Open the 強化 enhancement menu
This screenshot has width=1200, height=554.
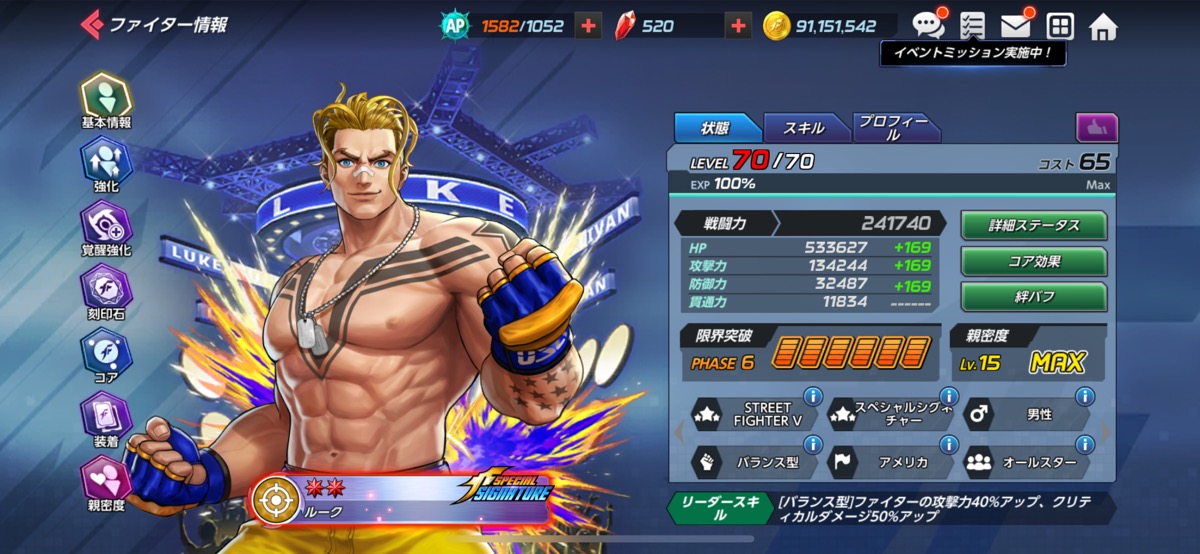tap(105, 163)
